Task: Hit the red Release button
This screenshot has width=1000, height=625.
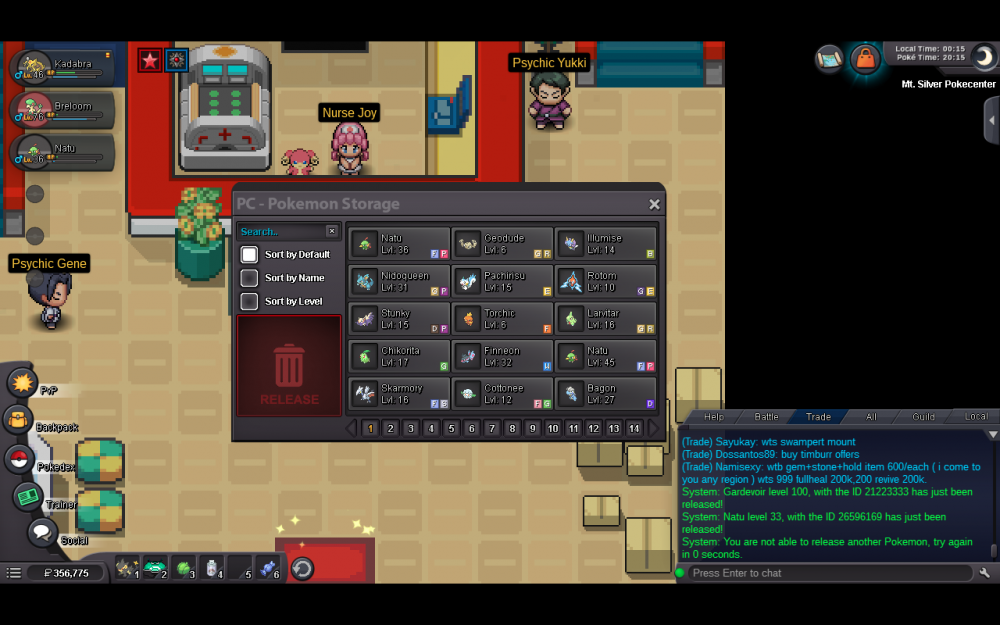Action: [289, 366]
